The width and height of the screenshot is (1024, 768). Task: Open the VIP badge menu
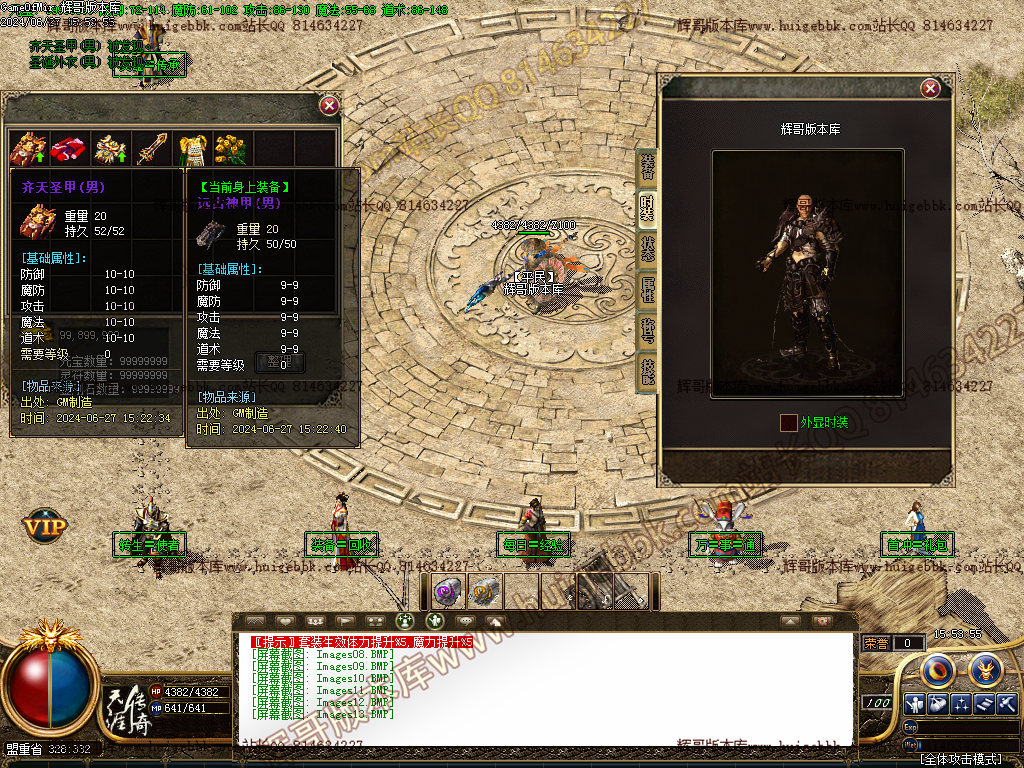(x=45, y=524)
